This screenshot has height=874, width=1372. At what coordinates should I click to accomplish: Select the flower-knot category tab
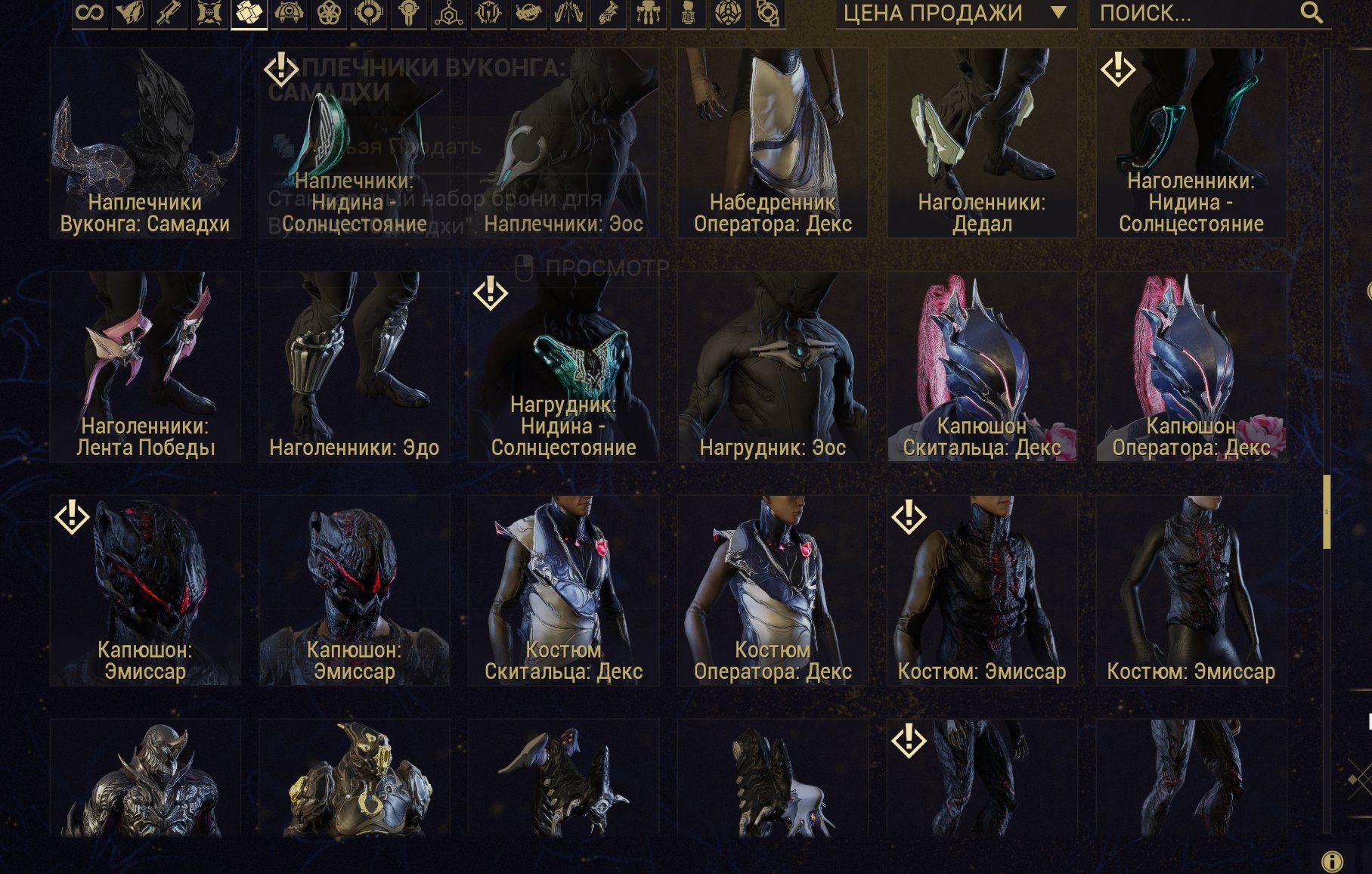[x=329, y=13]
